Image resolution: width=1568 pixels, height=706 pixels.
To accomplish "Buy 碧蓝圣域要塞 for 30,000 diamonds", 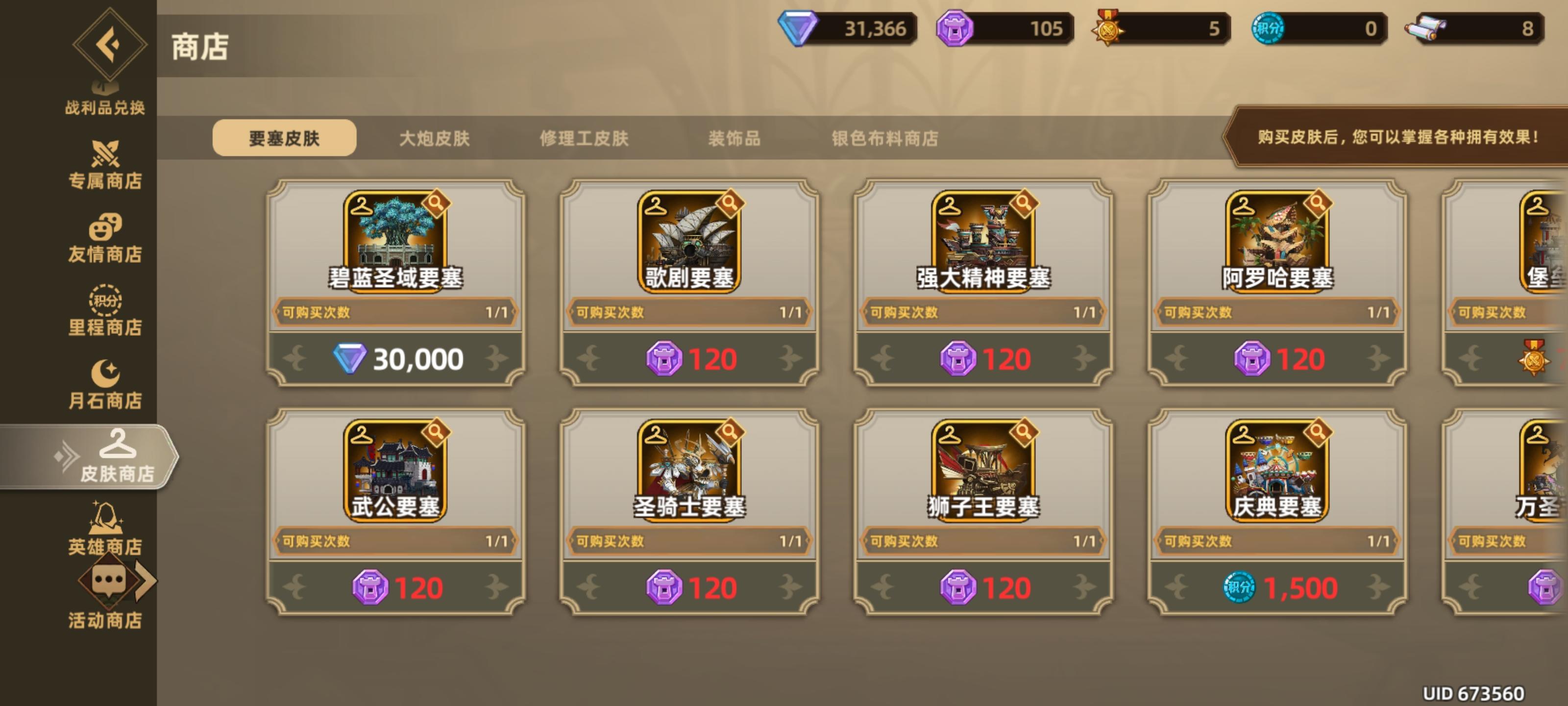I will coord(395,359).
